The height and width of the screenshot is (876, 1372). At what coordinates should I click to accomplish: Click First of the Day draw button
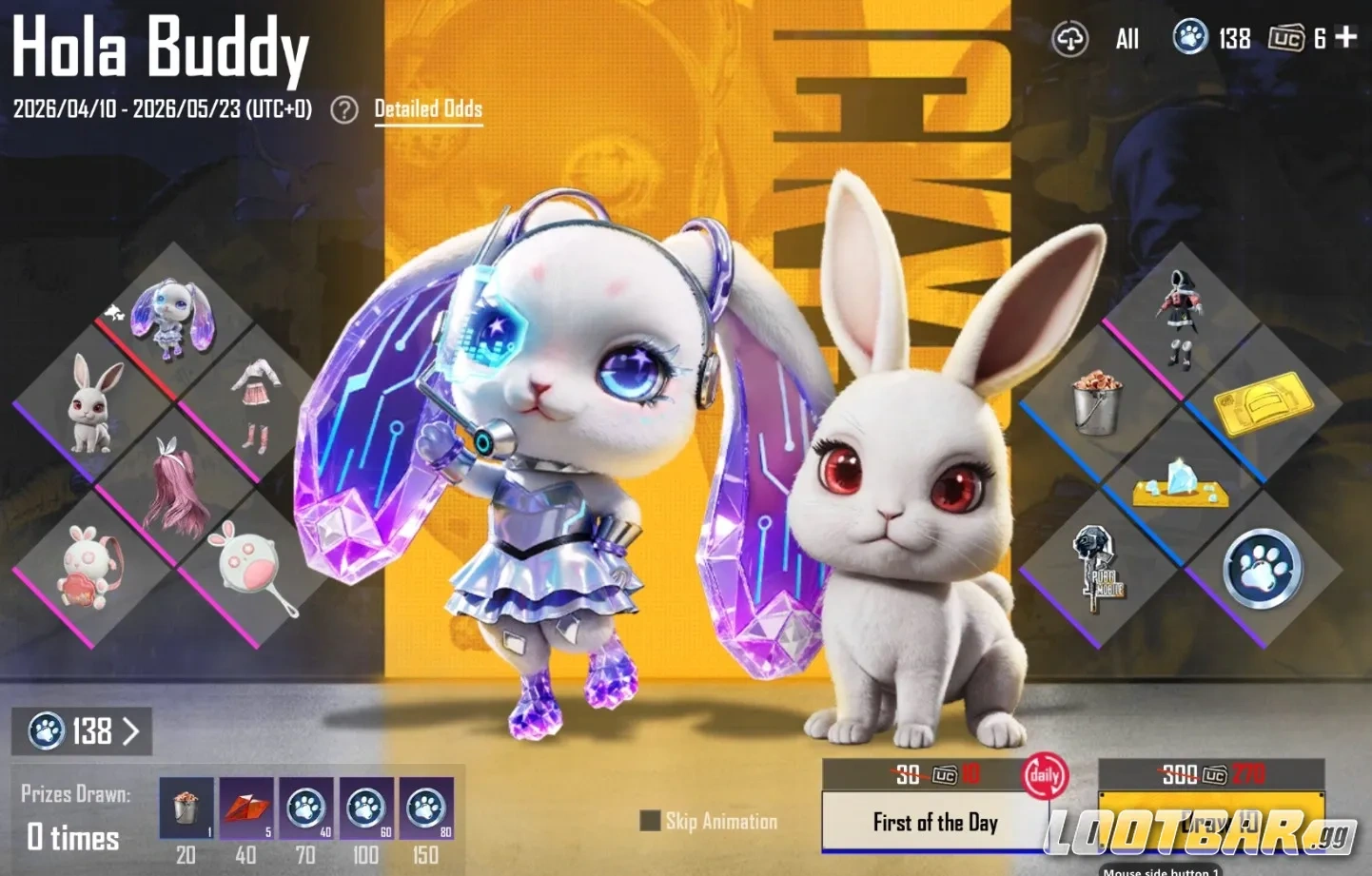tap(933, 822)
